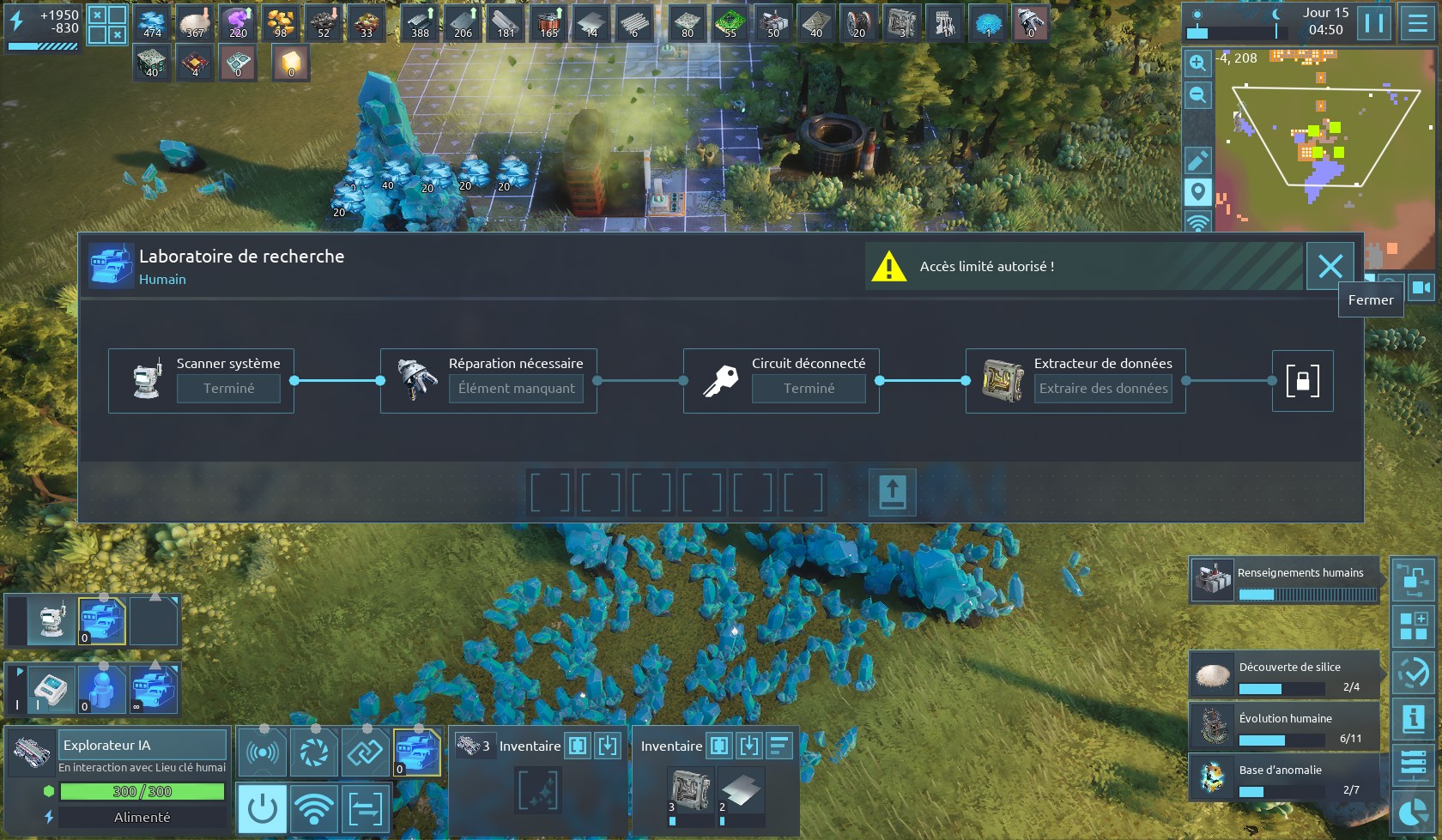Activate the map location pin tool
The image size is (1442, 840).
(x=1197, y=191)
